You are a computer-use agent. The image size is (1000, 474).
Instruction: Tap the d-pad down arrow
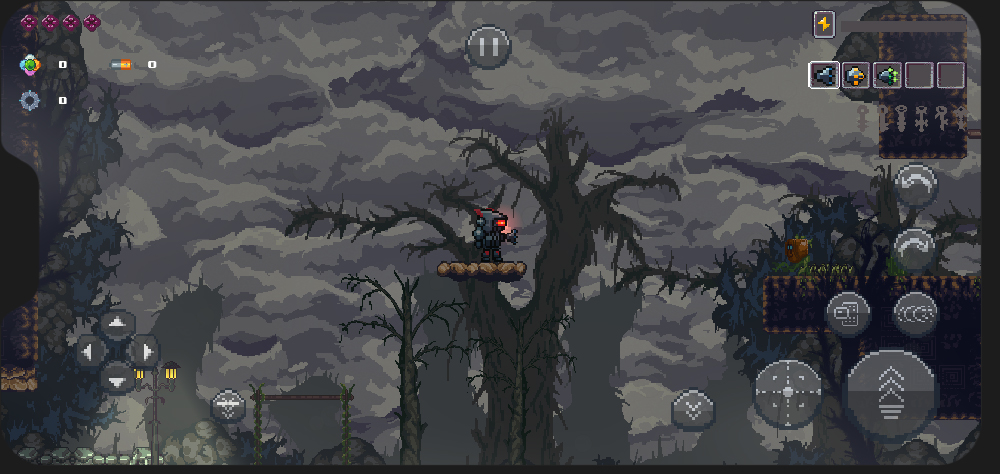(118, 378)
